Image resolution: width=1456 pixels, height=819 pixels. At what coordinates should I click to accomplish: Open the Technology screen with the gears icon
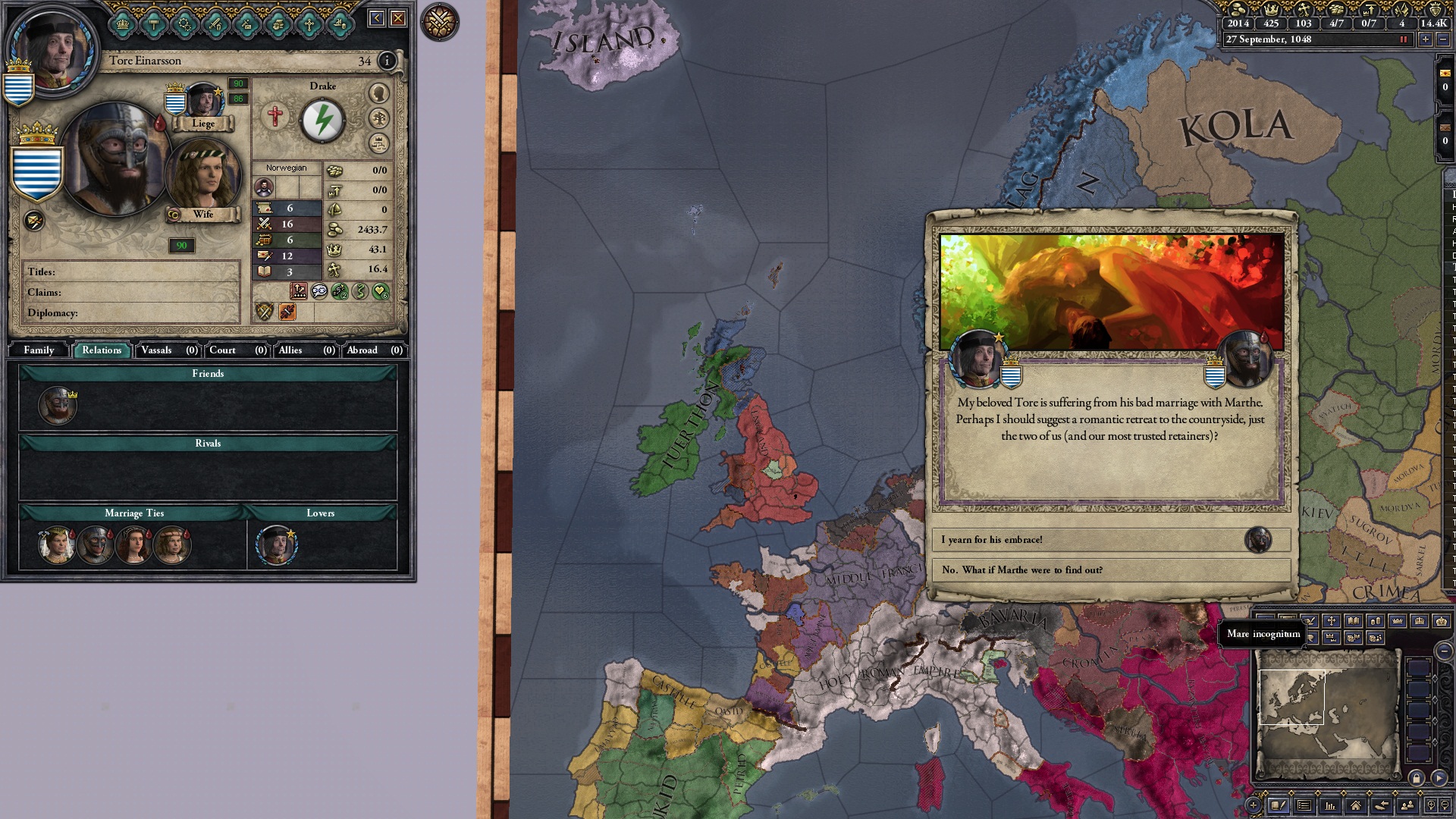pyautogui.click(x=184, y=23)
